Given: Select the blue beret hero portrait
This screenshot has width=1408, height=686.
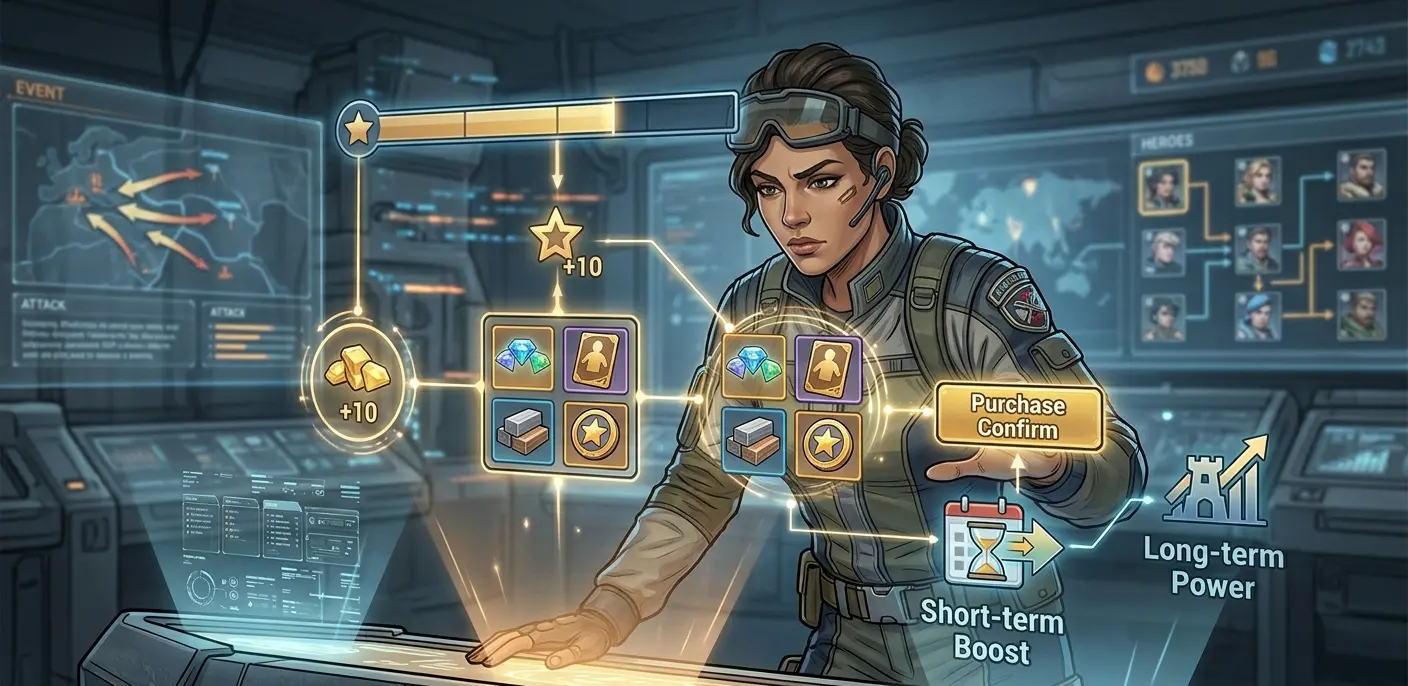Looking at the screenshot, I should click(x=1258, y=316).
